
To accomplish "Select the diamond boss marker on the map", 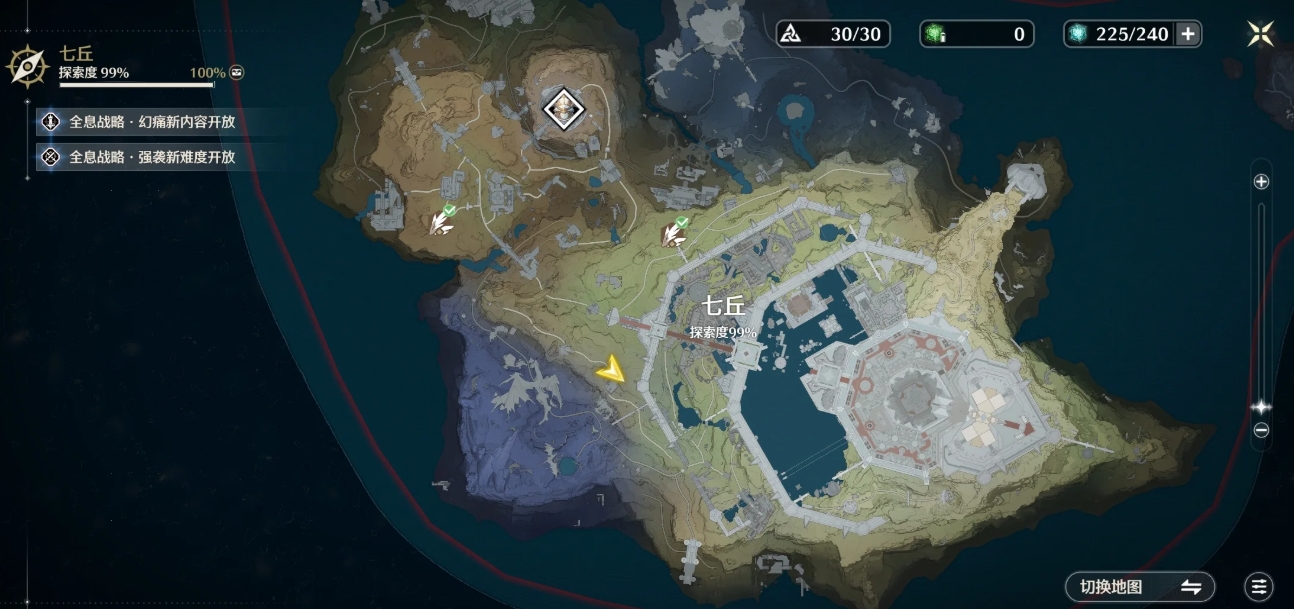I will (x=563, y=108).
